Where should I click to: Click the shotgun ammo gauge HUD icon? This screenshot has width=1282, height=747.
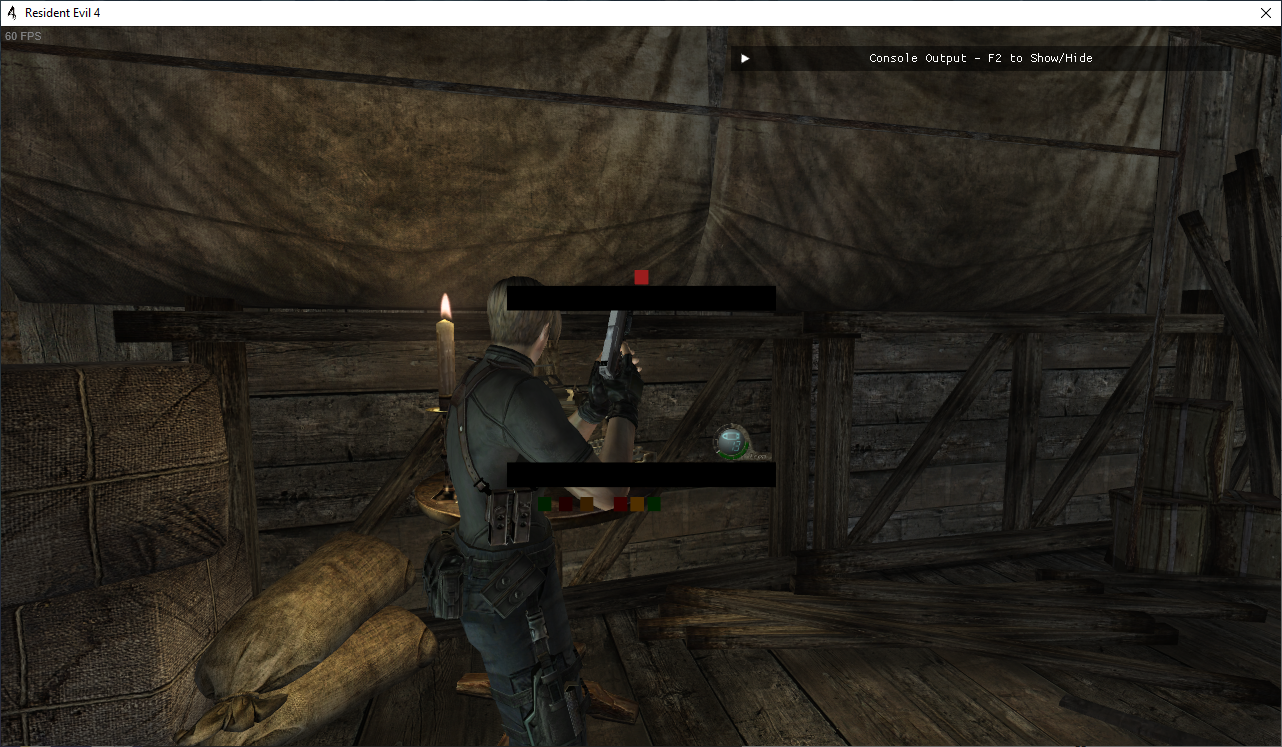point(729,443)
